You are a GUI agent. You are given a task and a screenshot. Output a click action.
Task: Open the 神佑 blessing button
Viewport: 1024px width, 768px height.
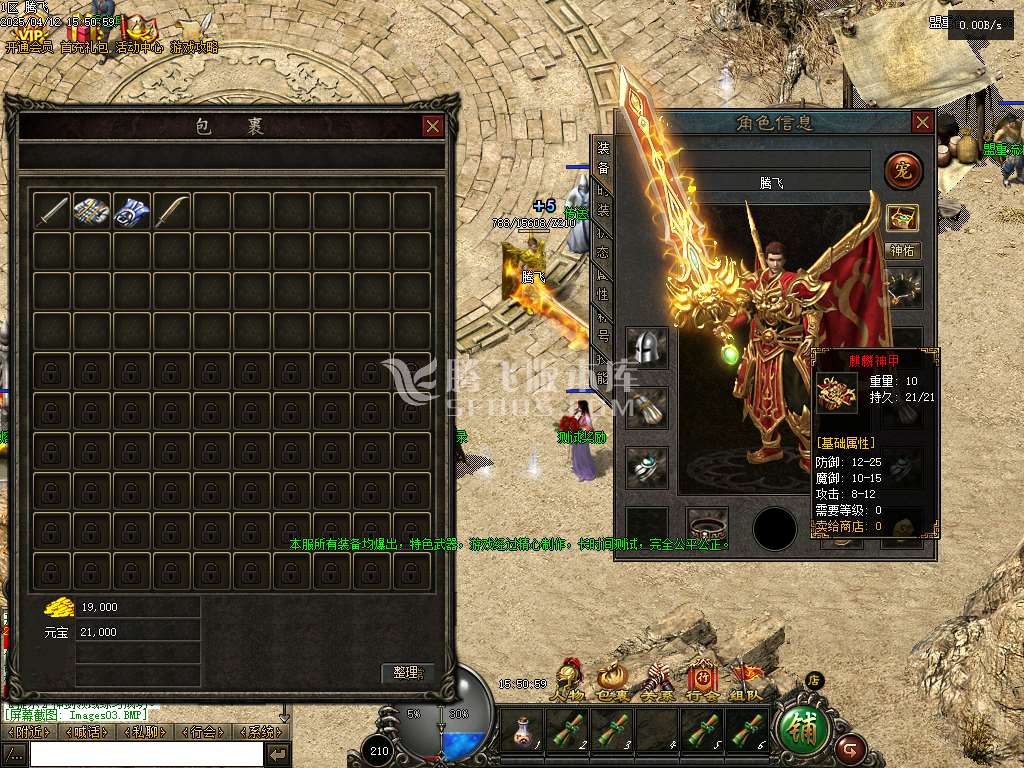(902, 251)
